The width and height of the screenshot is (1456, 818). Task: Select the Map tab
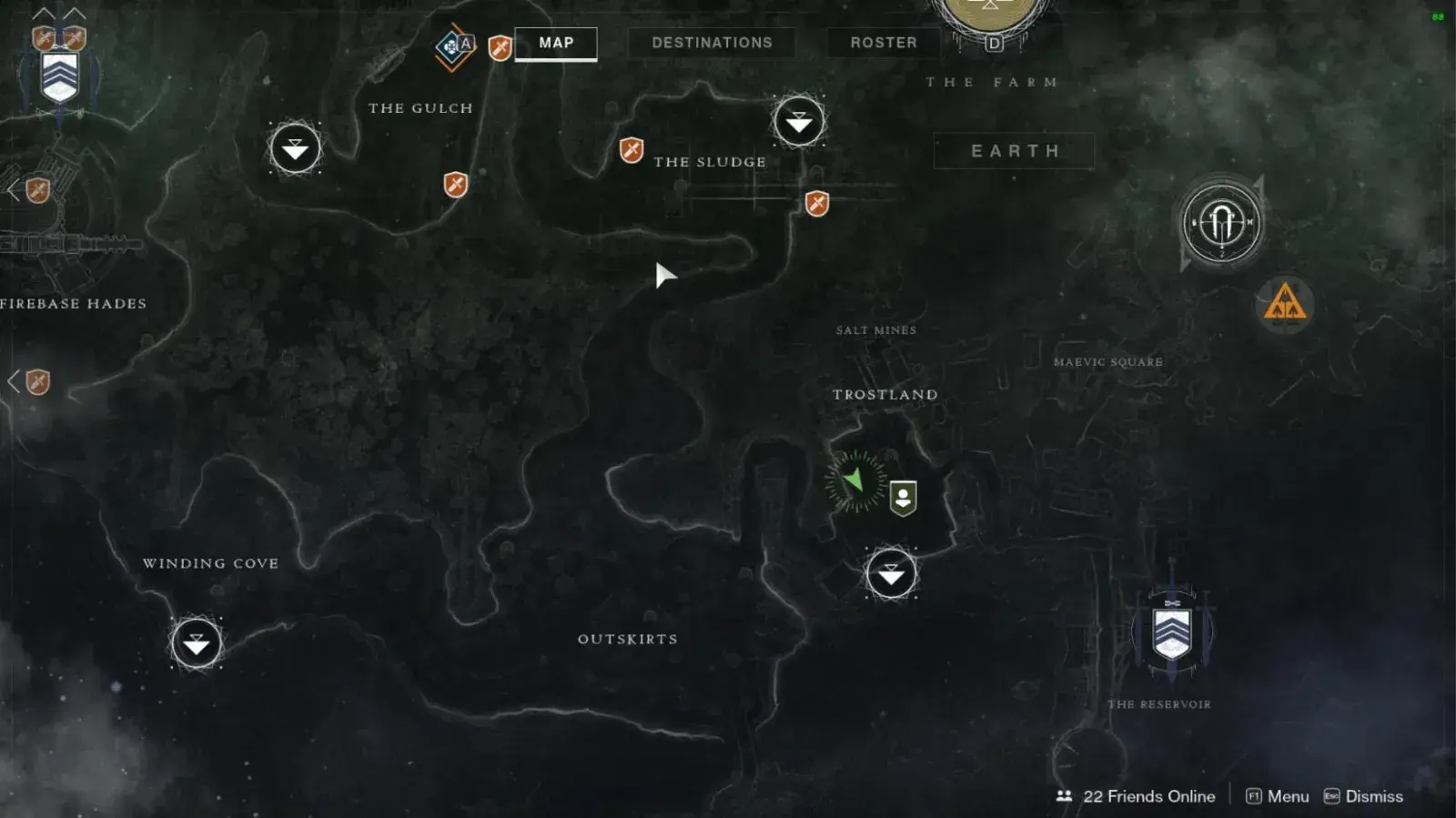(556, 43)
